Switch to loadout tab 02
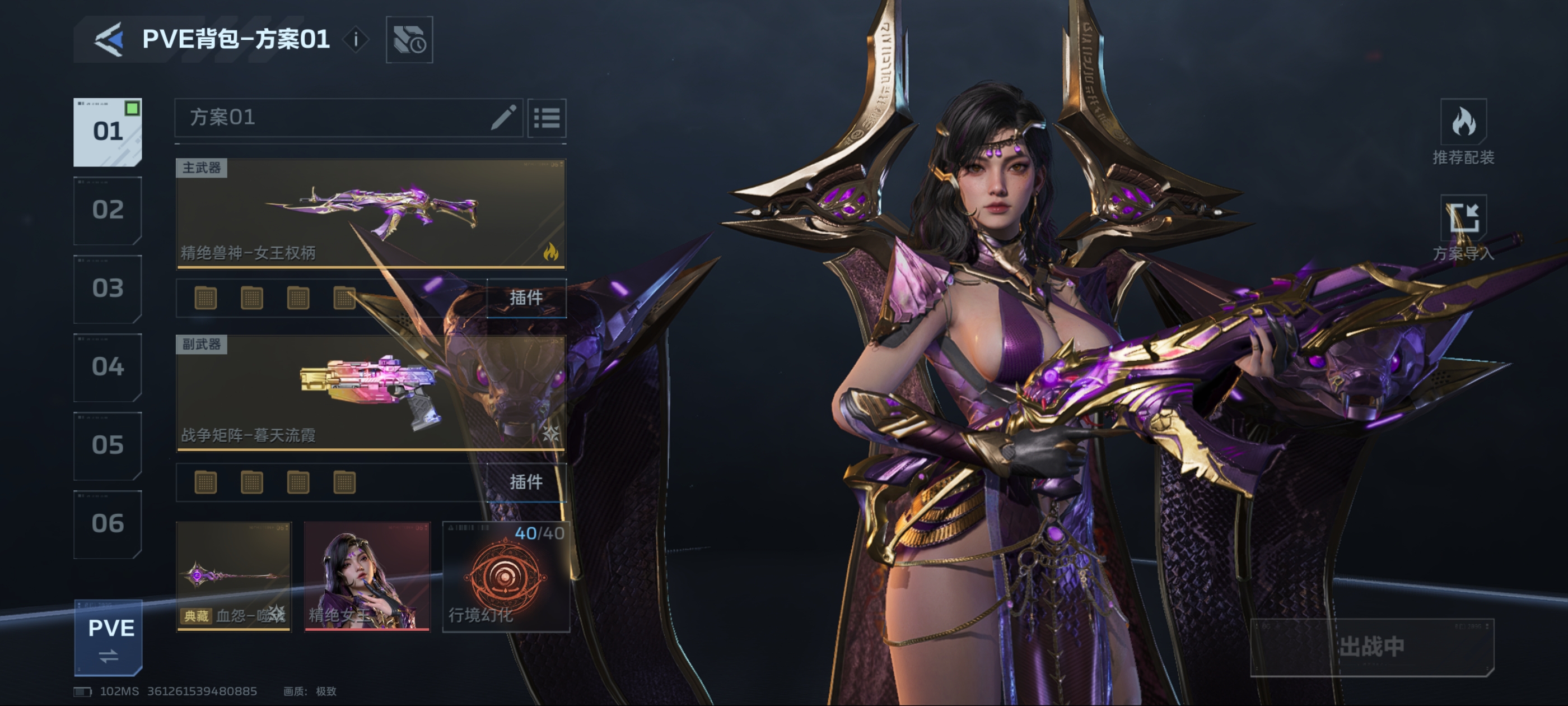Image resolution: width=1568 pixels, height=706 pixels. click(108, 210)
